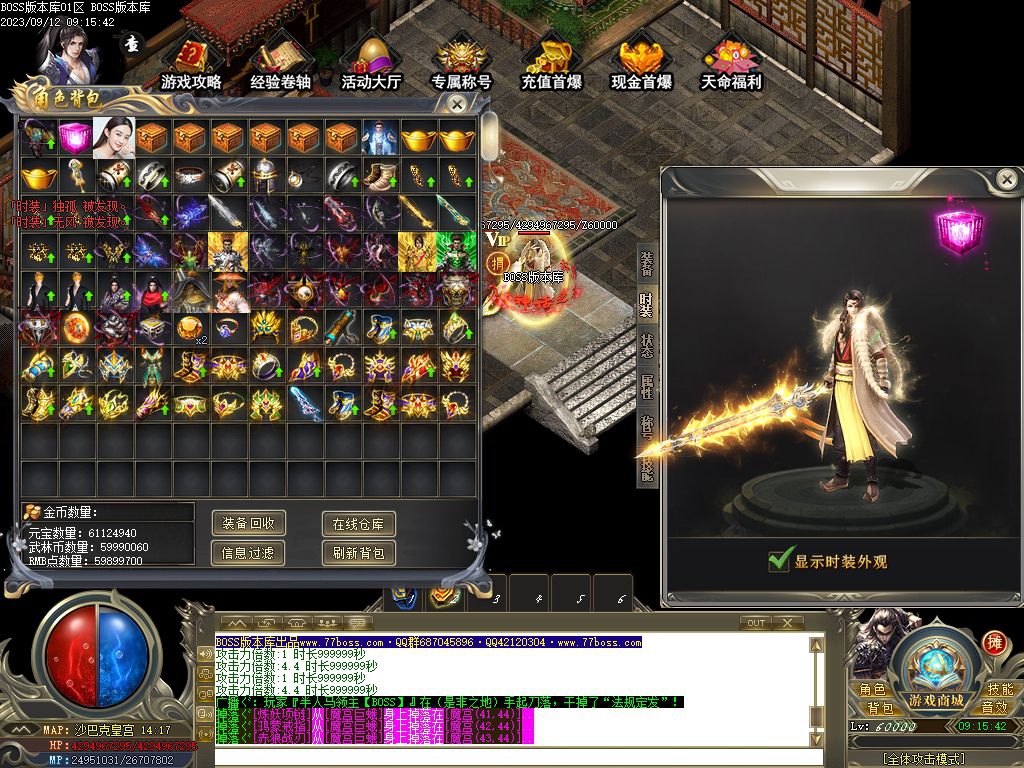
Task: Refresh the backpack with 刷新背包
Action: 358,552
